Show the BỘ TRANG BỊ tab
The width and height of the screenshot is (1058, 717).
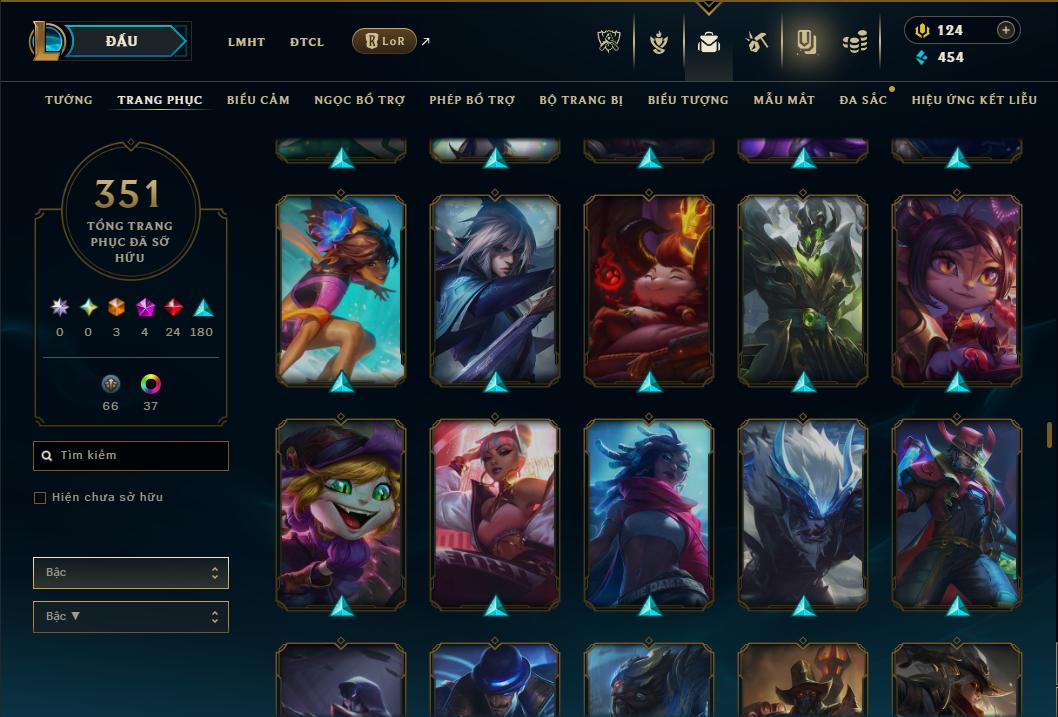[581, 100]
